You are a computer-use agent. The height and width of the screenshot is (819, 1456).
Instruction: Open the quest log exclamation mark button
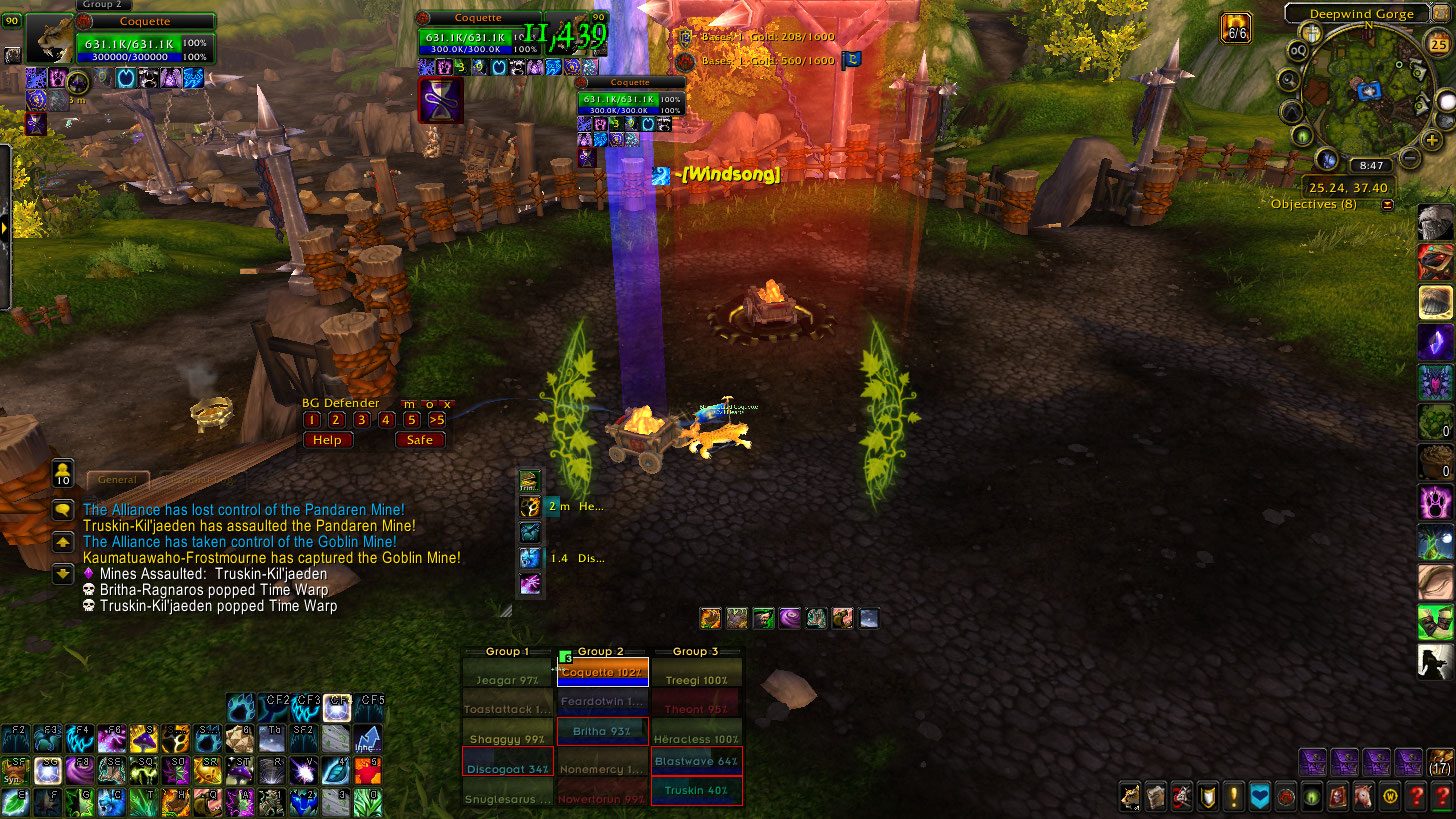tap(1234, 797)
